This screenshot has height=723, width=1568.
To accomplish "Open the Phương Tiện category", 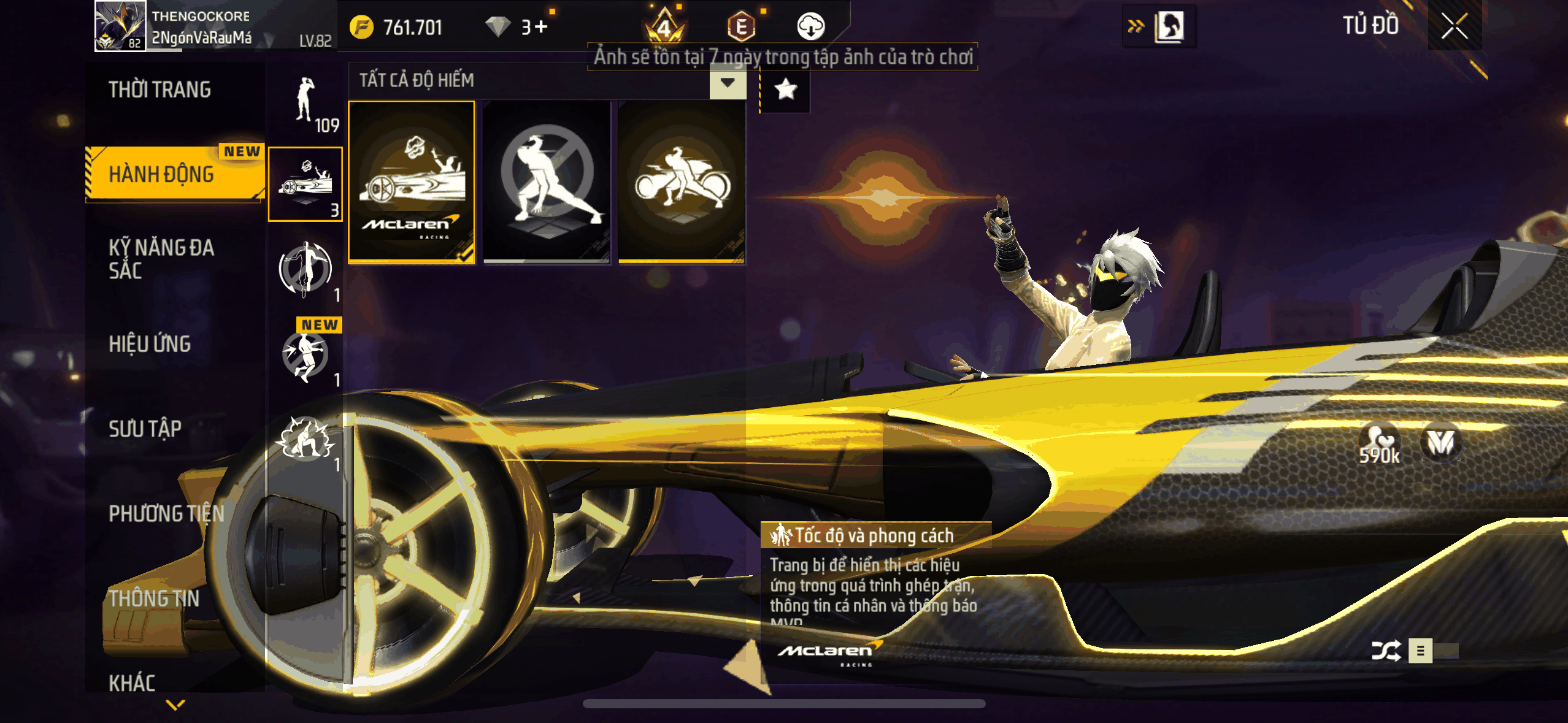I will (166, 513).
